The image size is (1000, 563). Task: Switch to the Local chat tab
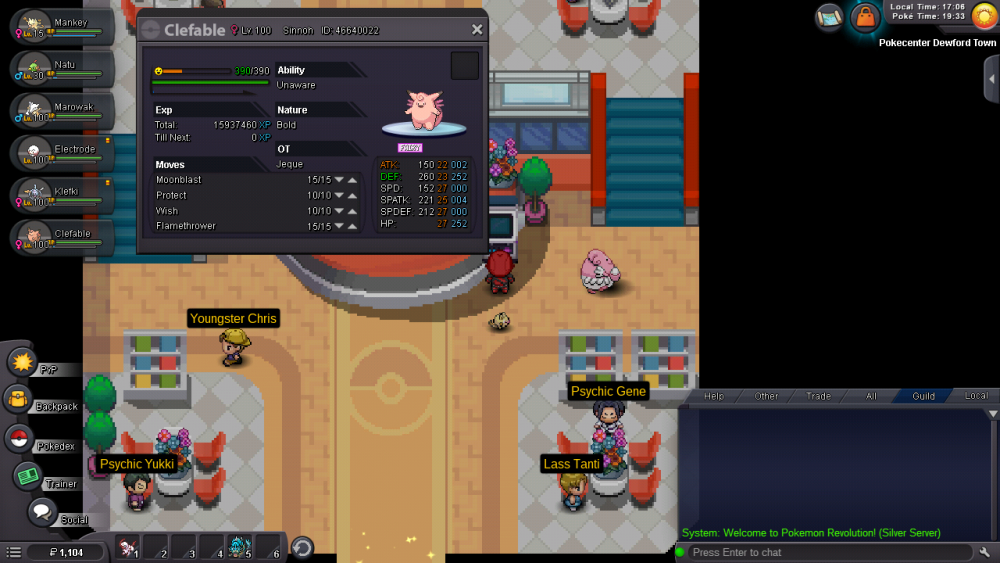point(976,396)
